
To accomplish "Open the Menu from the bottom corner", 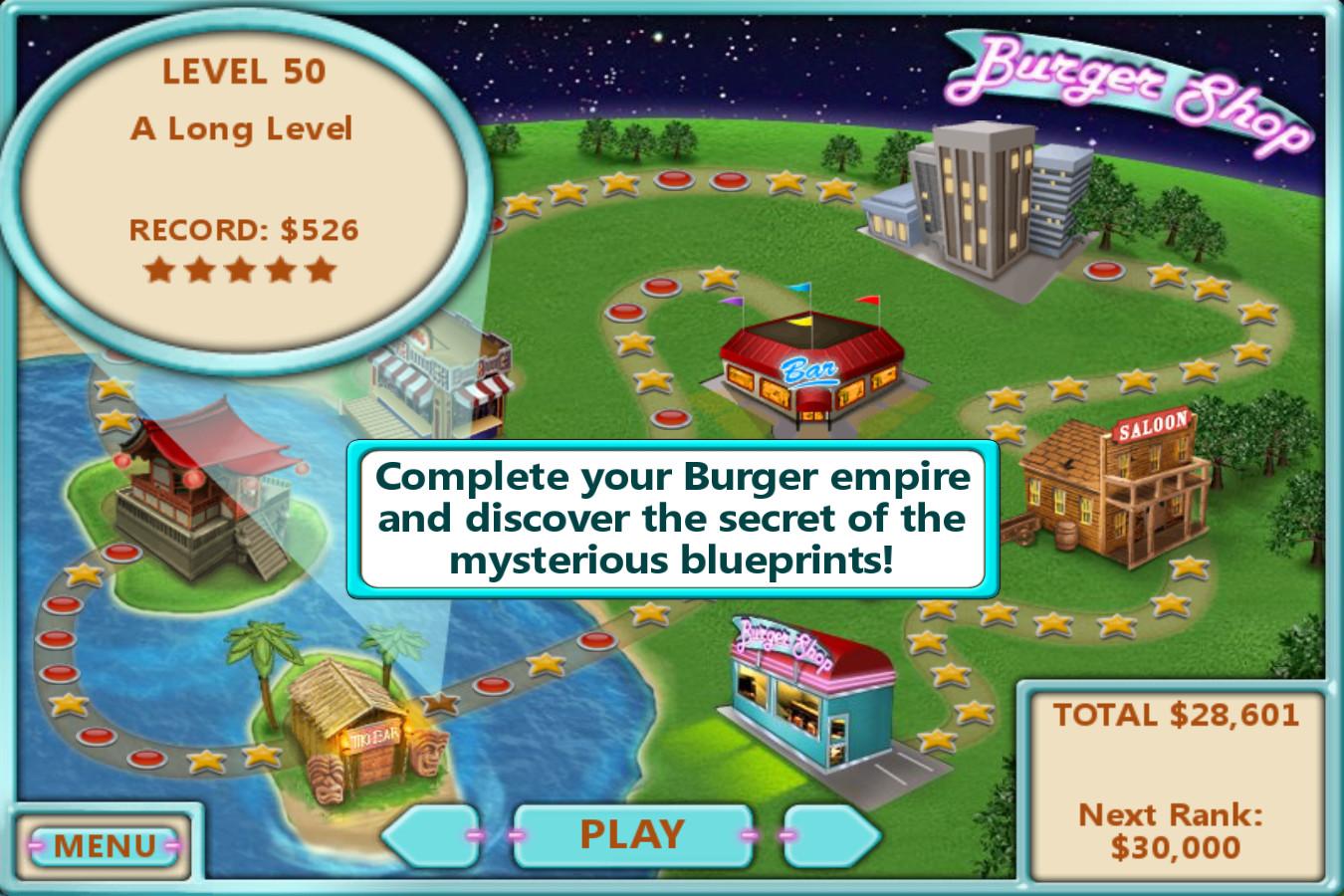I will tap(103, 846).
